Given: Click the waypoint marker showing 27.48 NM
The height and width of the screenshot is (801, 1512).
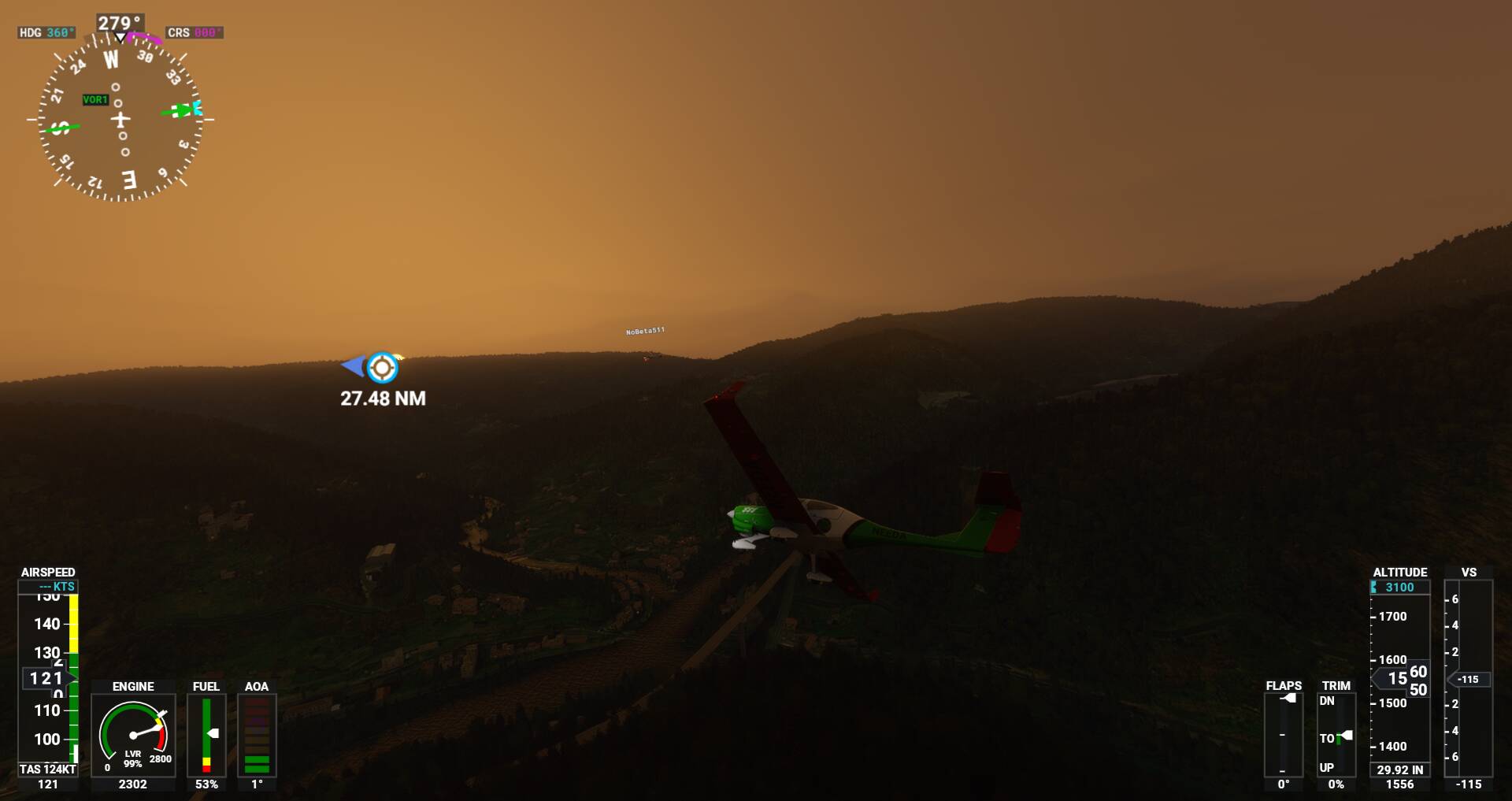Looking at the screenshot, I should [x=382, y=367].
